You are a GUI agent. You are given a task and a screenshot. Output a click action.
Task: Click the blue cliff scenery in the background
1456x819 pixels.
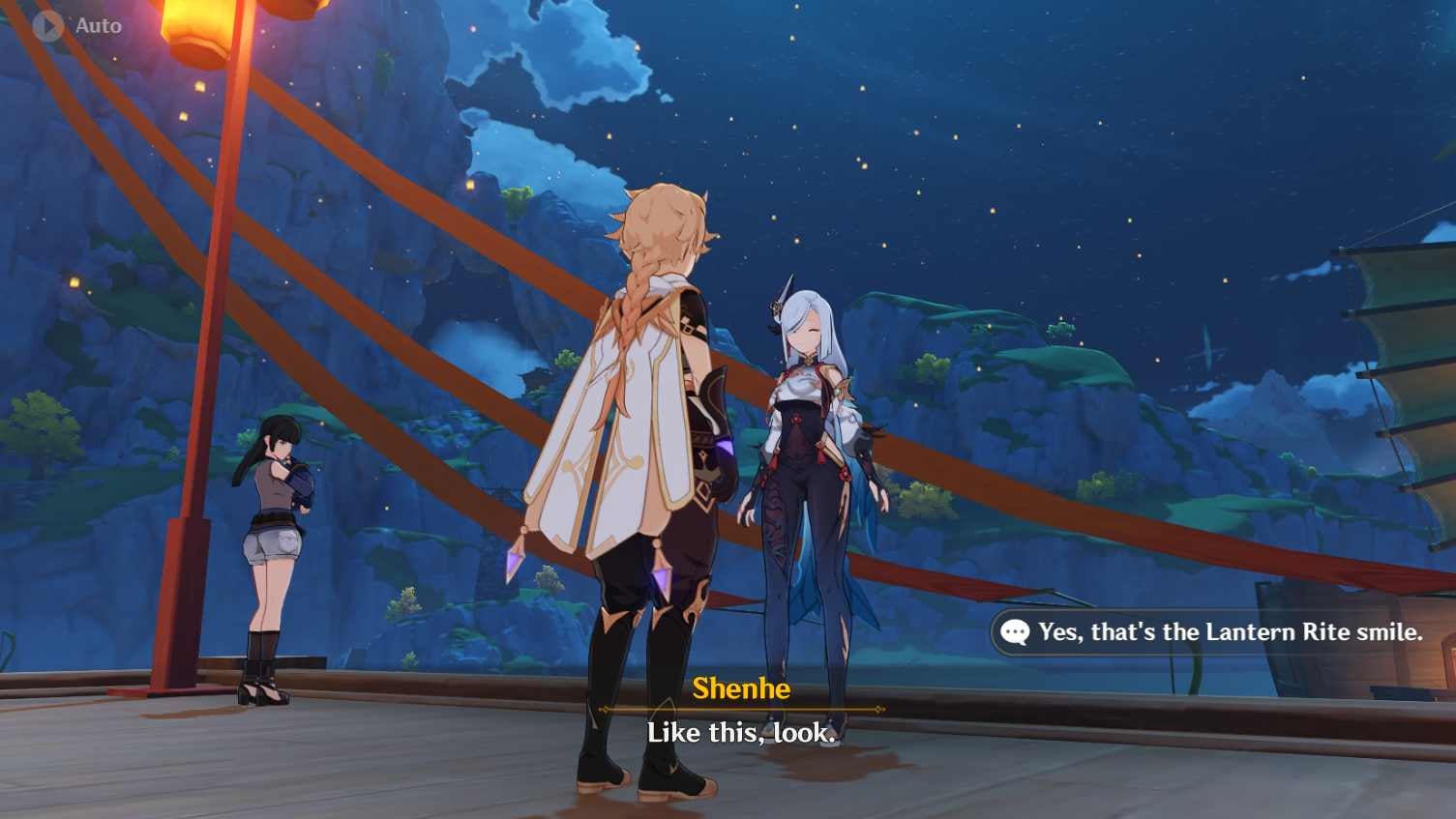tap(1064, 387)
